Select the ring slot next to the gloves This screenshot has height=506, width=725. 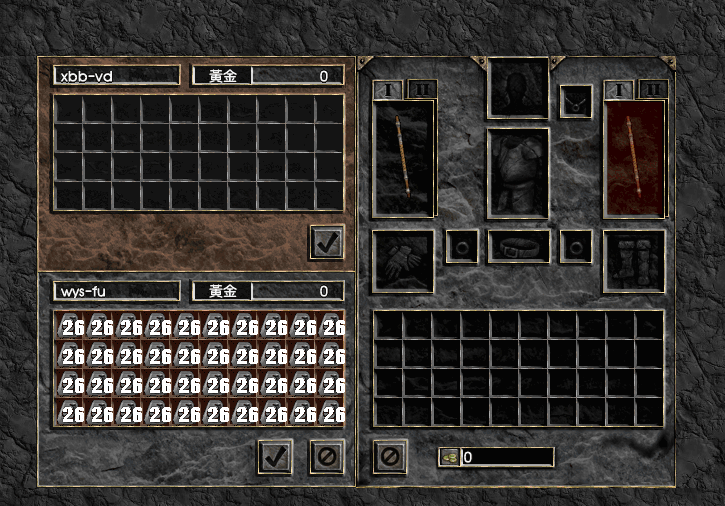point(461,246)
